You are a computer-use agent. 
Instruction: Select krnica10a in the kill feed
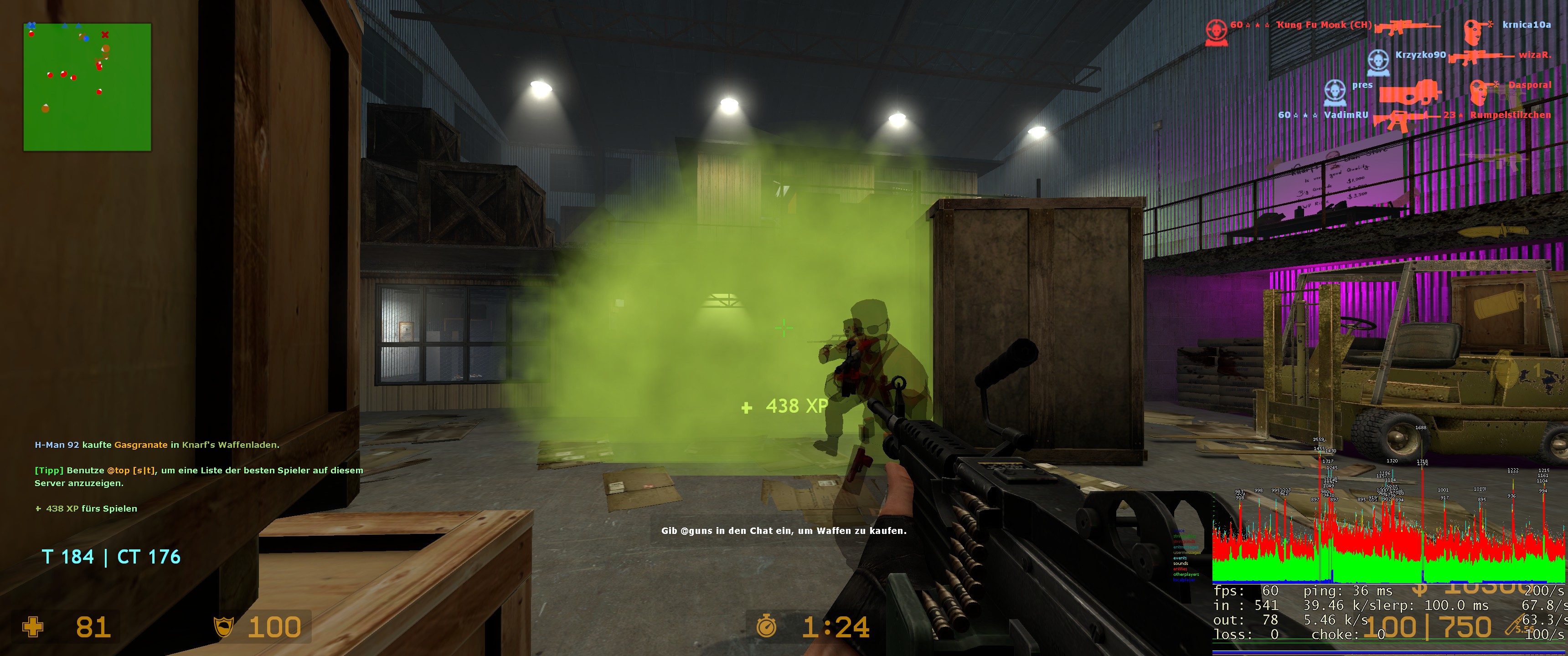pos(1526,25)
